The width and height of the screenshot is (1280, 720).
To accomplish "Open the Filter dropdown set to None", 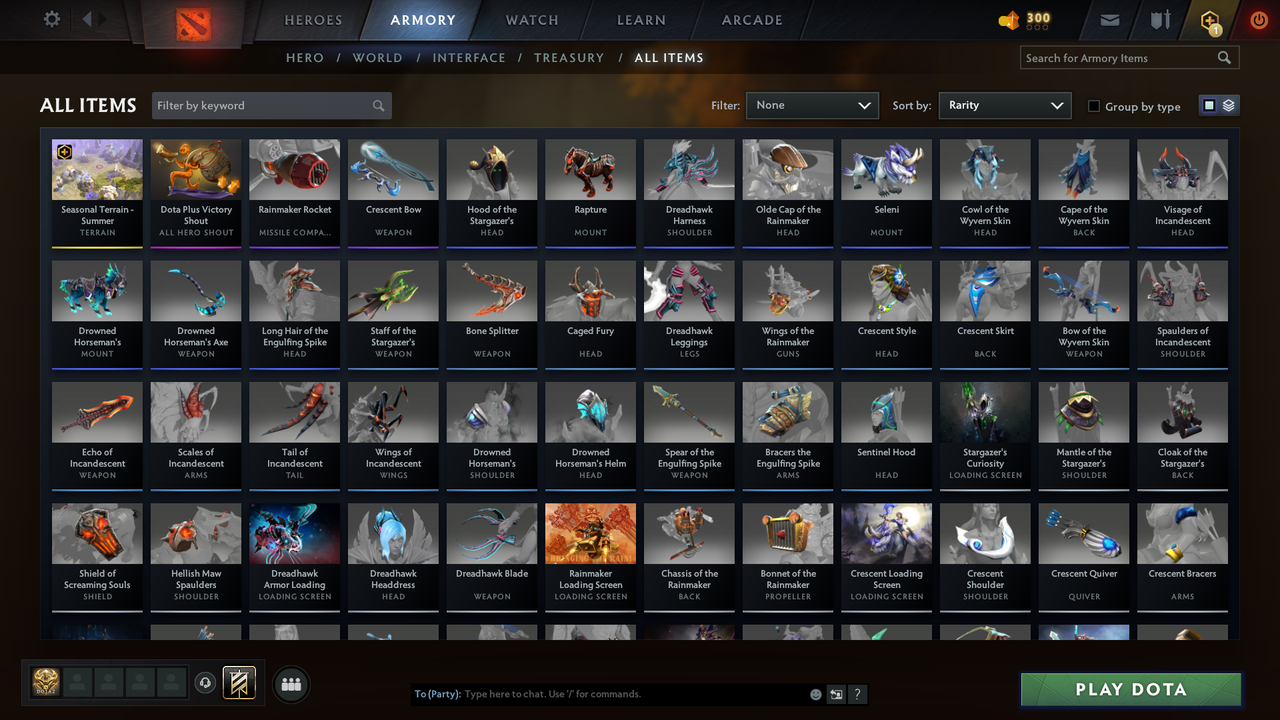I will [x=811, y=105].
